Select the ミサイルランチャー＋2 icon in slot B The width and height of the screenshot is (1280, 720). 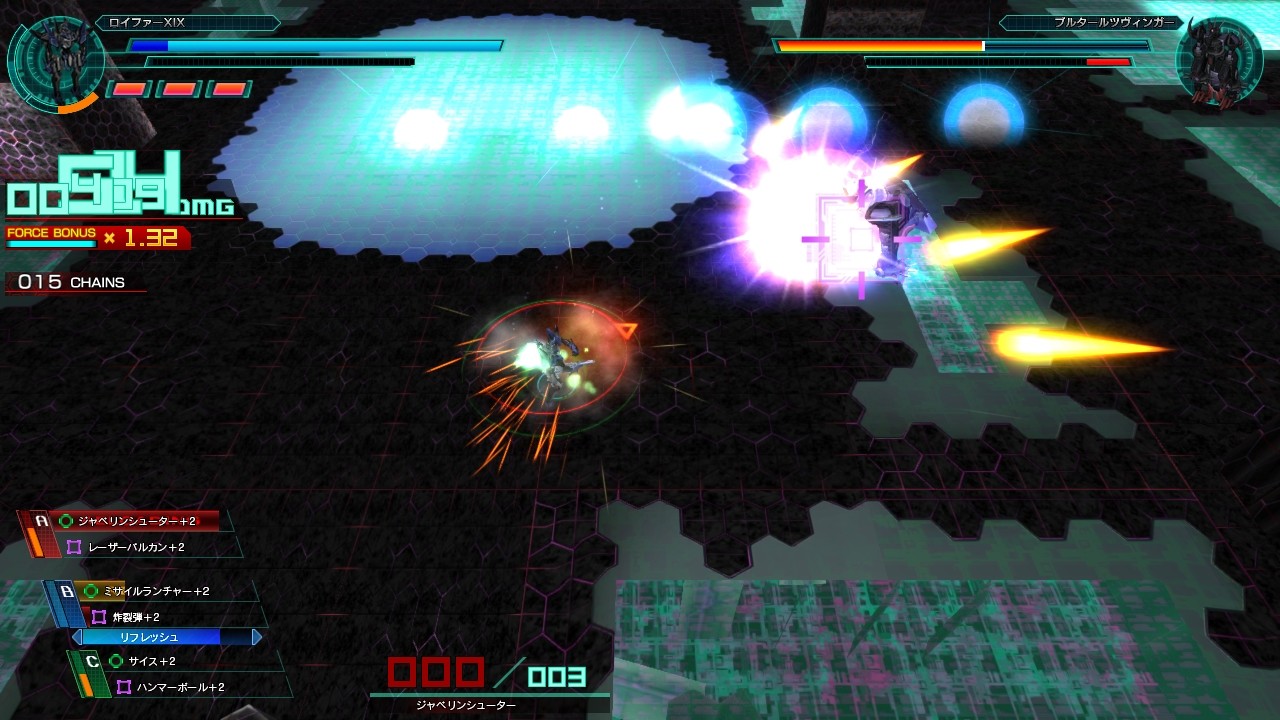point(90,590)
